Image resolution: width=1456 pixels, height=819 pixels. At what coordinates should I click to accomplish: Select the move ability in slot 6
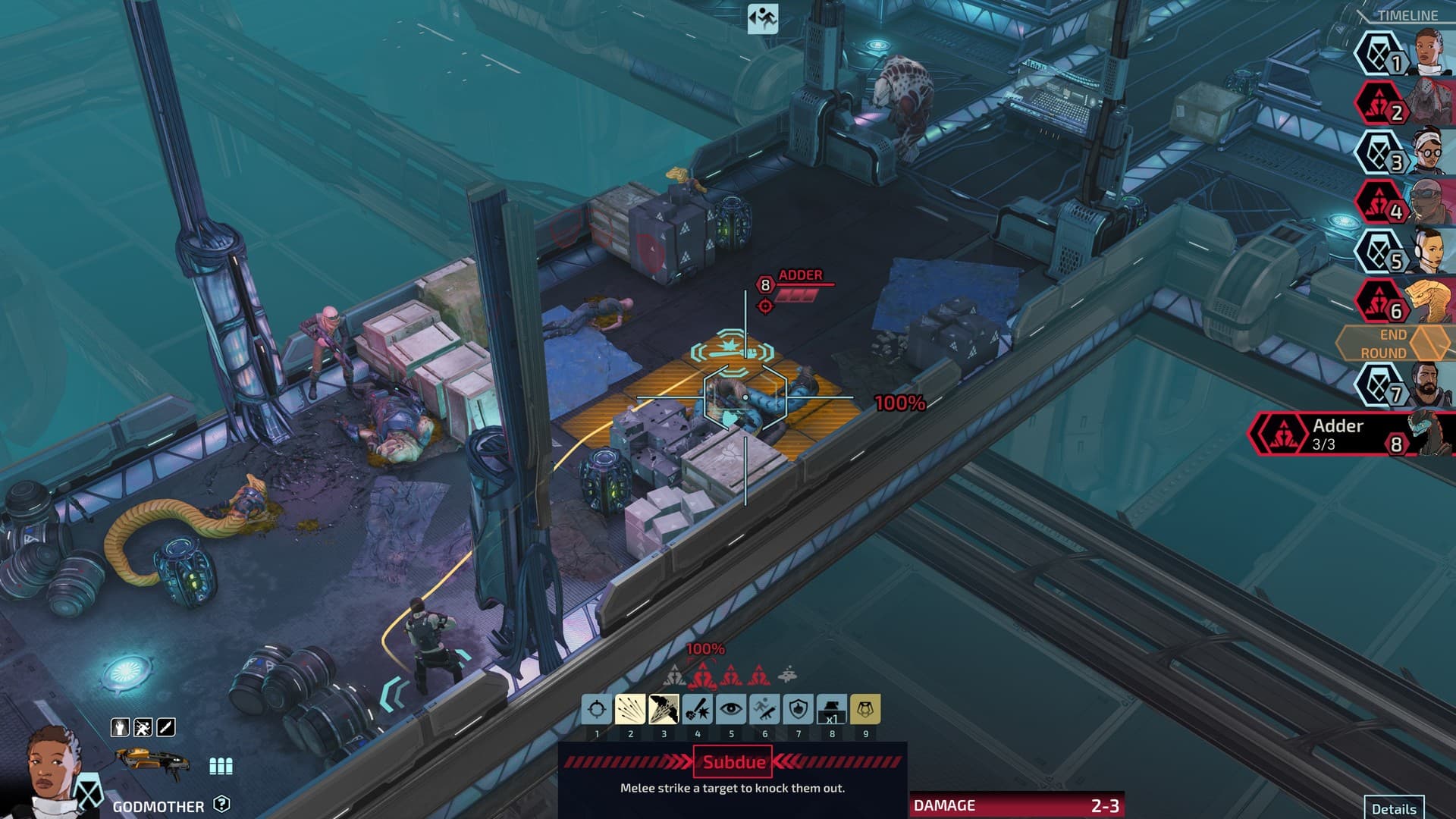tap(764, 710)
